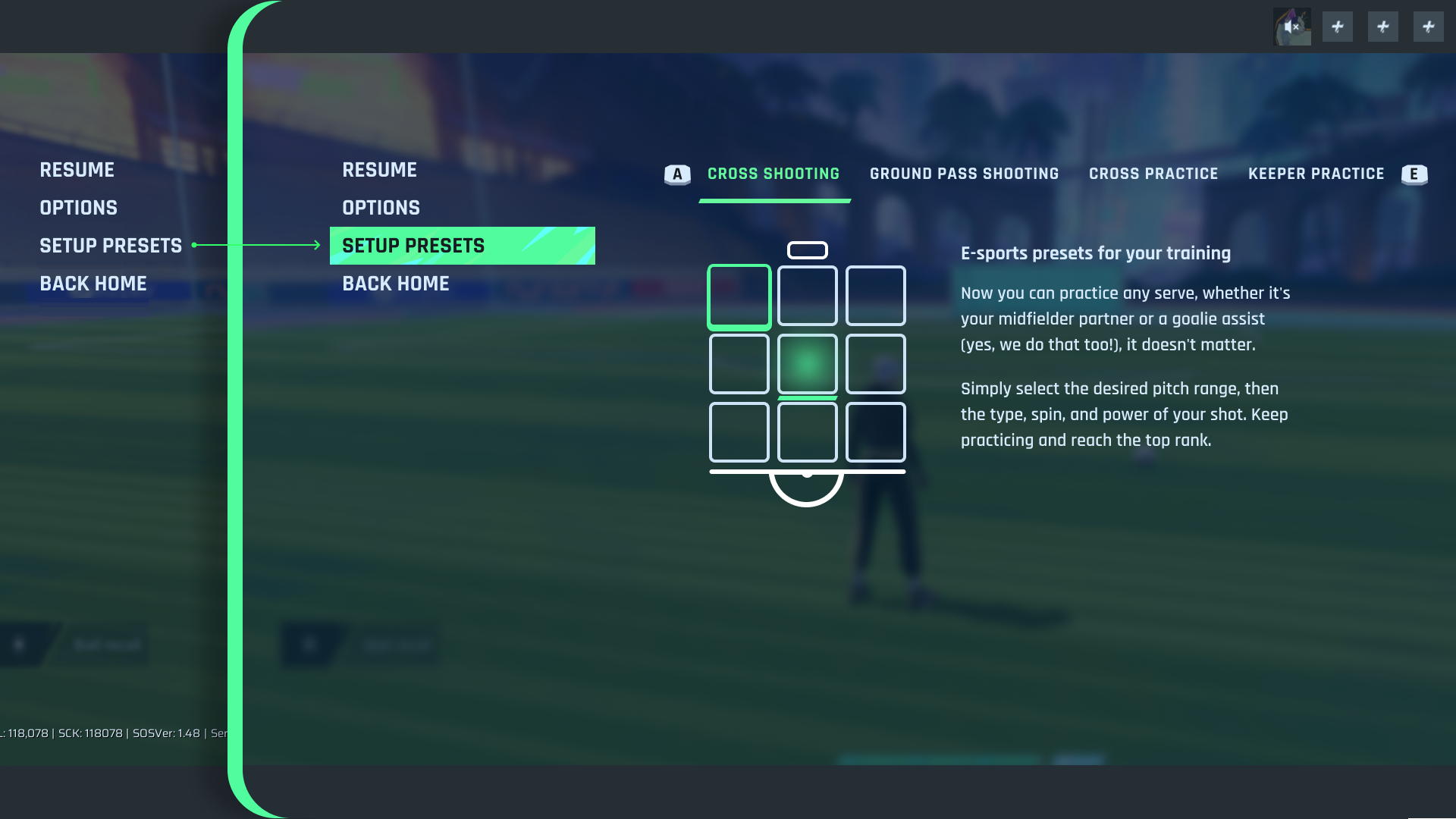
Task: Click the middle plus slot in top bar
Action: pyautogui.click(x=1383, y=27)
